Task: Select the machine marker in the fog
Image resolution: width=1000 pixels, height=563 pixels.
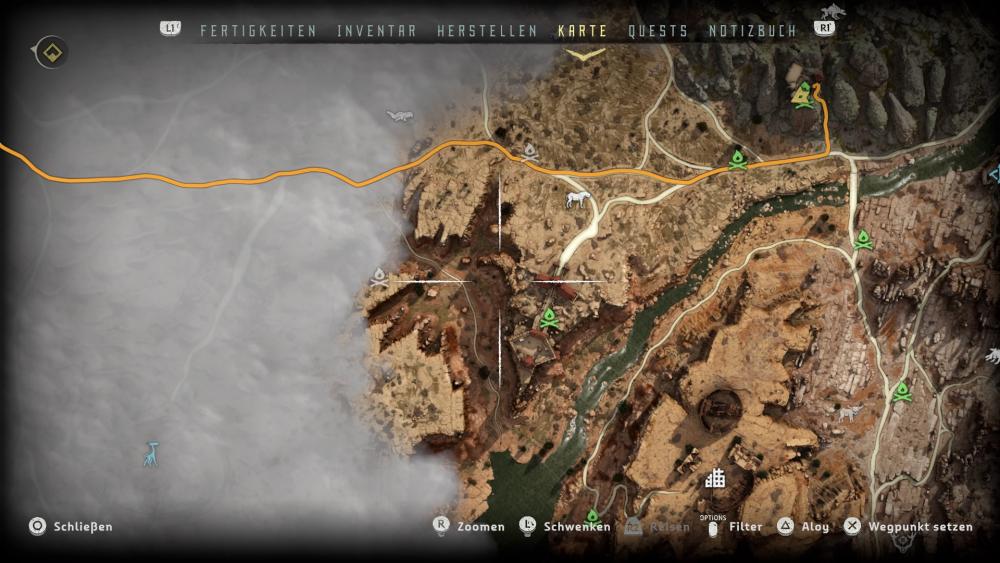Action: pos(400,117)
